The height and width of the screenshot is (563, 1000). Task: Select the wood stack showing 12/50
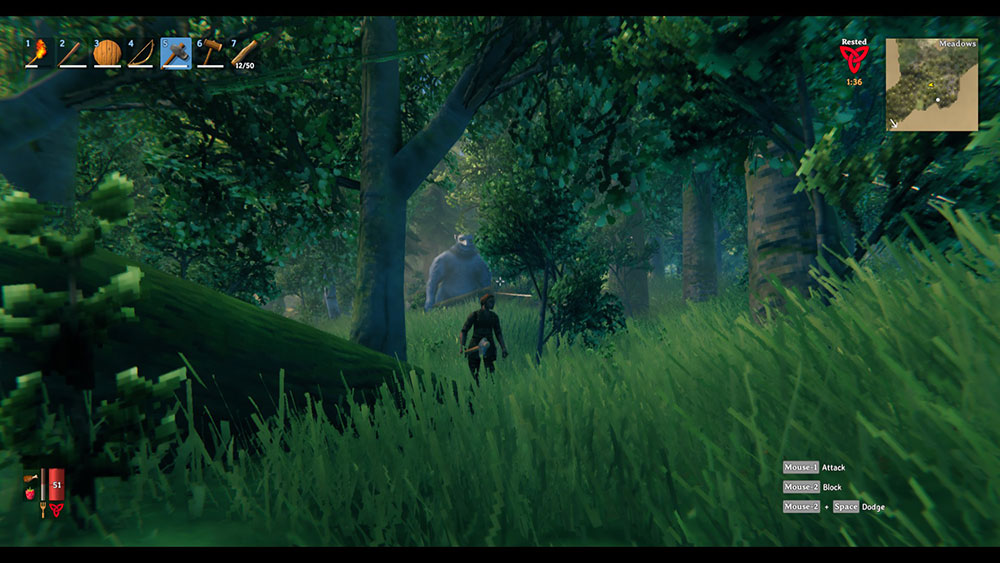coord(244,52)
